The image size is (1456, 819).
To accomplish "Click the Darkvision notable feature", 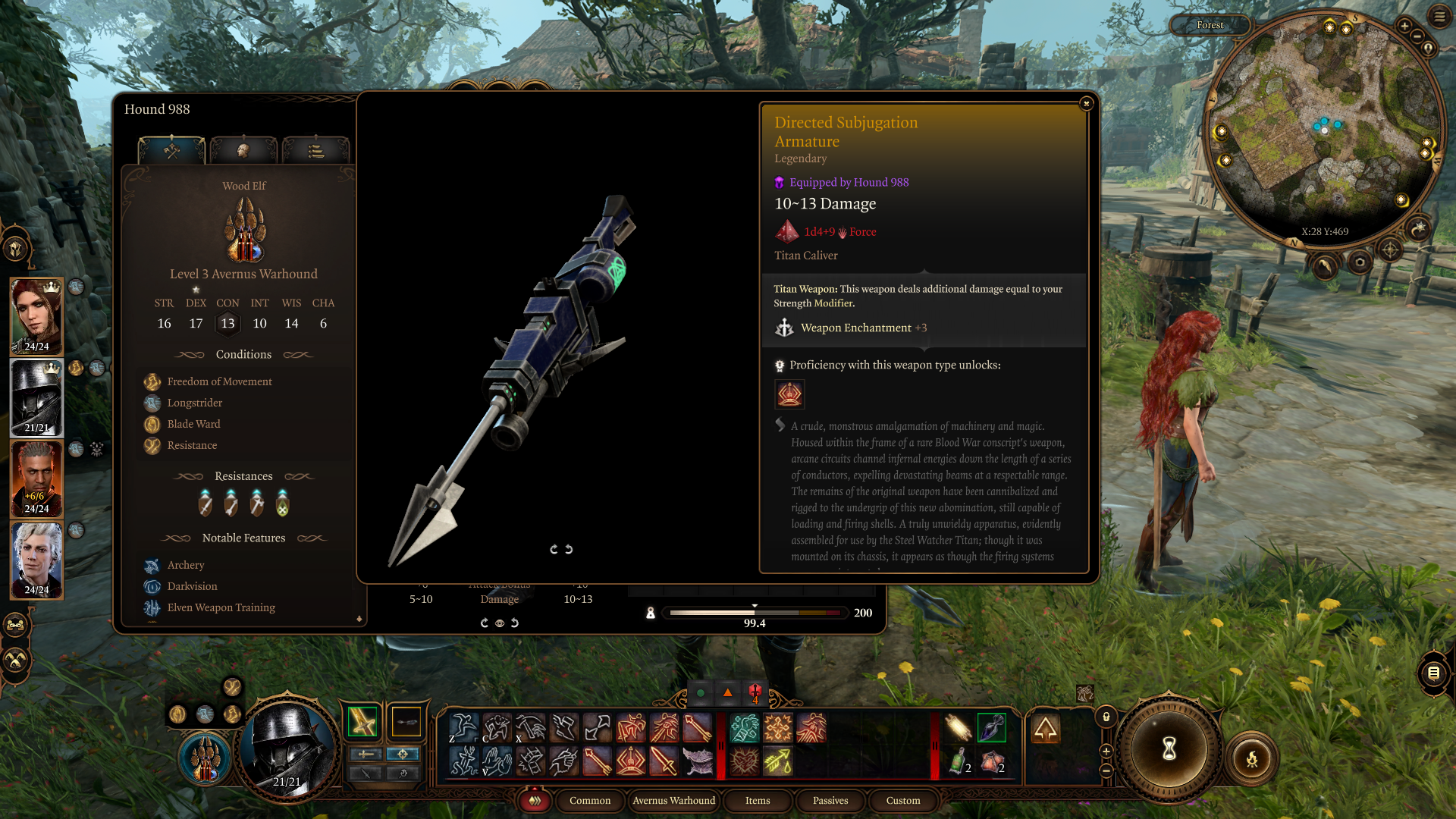I will click(192, 586).
